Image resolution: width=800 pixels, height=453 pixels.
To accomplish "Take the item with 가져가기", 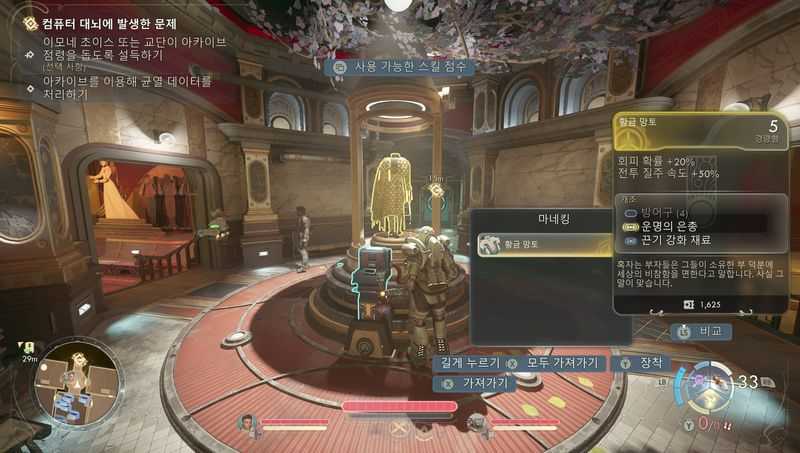I will [477, 383].
